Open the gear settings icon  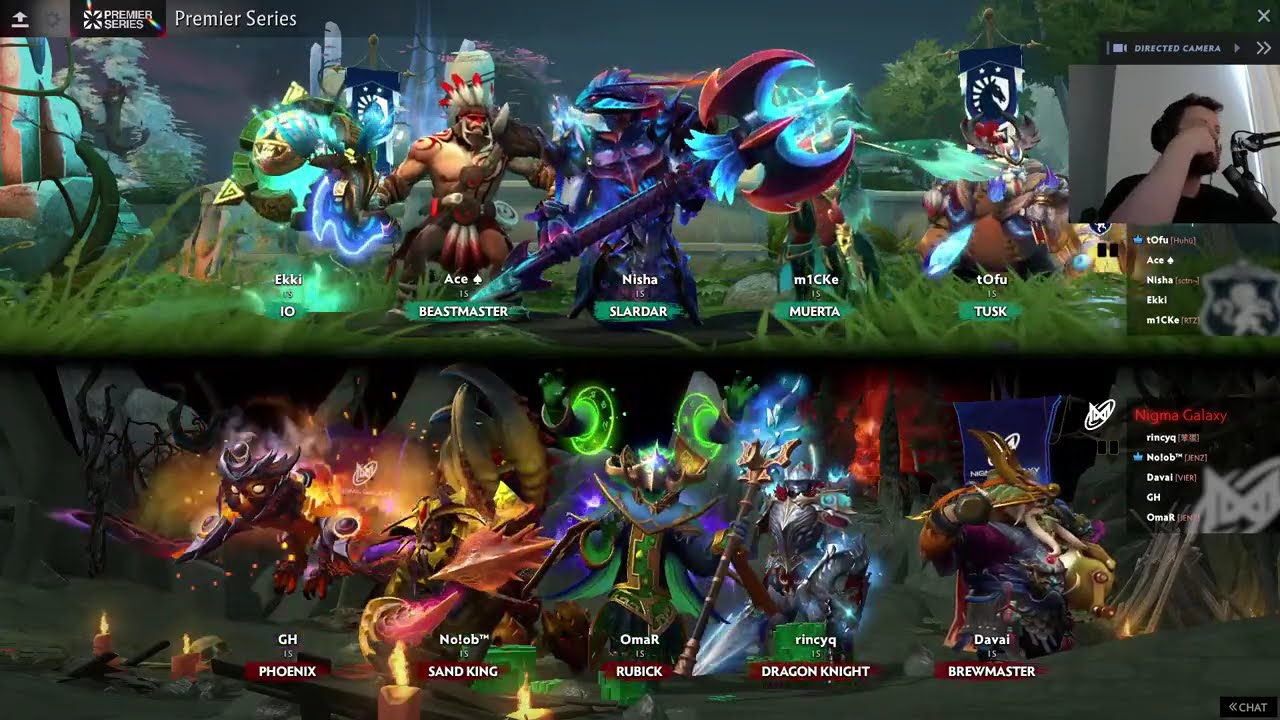tap(54, 18)
